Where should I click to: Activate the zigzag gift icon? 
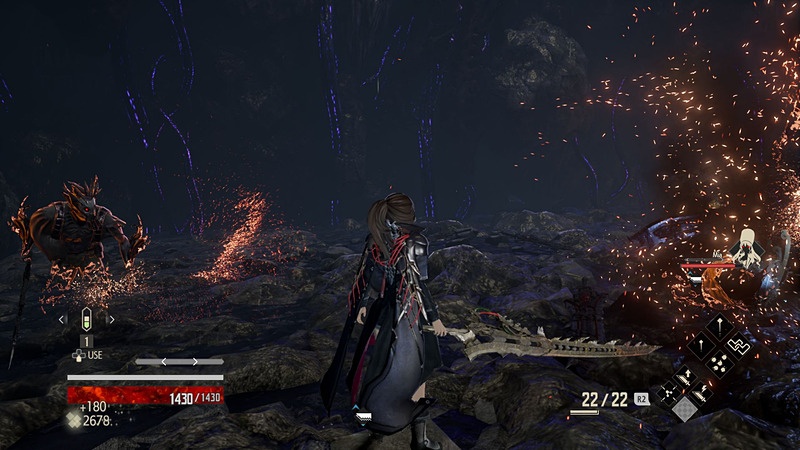(x=739, y=343)
